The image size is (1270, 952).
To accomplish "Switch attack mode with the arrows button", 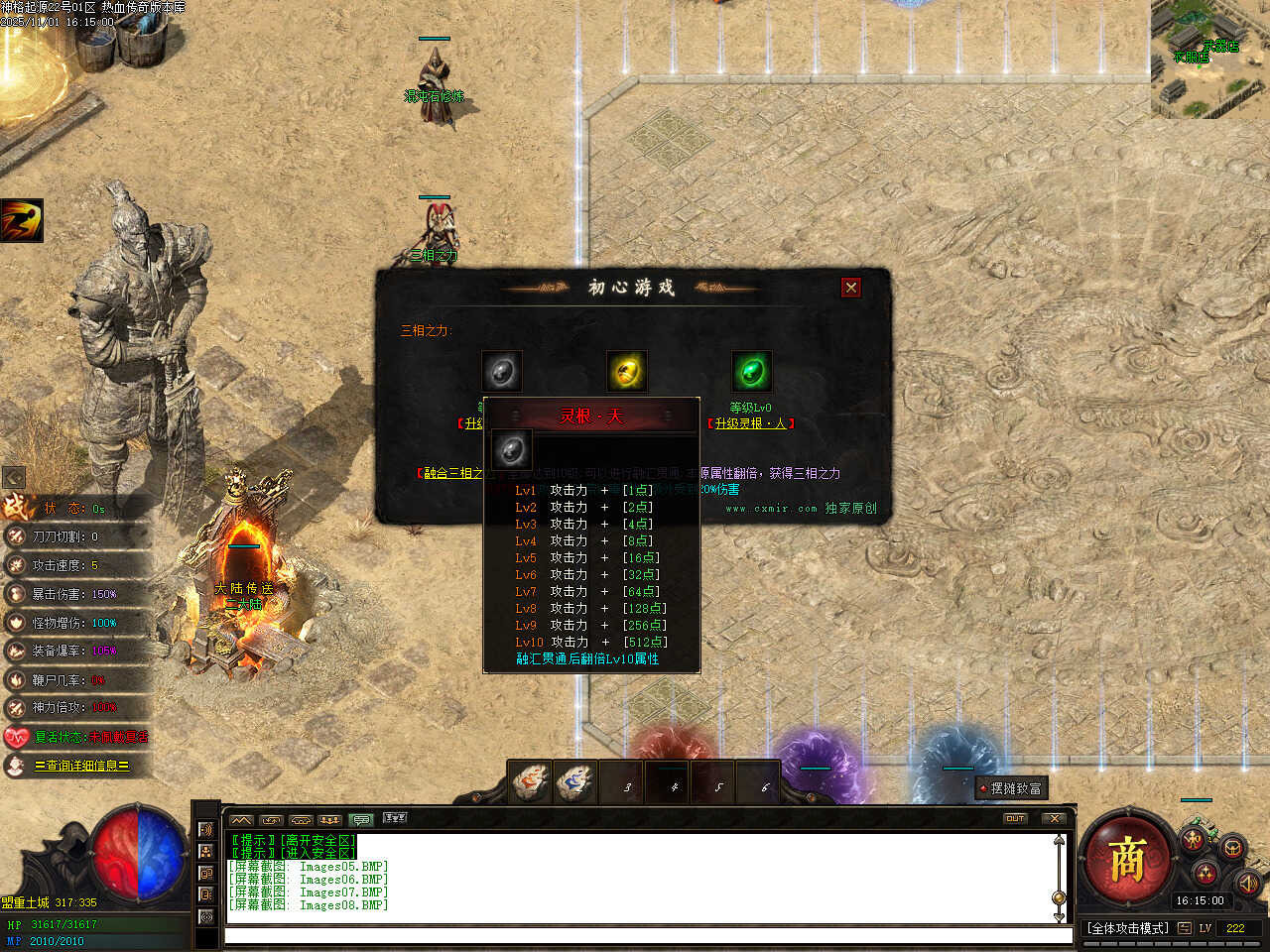I will [1185, 928].
